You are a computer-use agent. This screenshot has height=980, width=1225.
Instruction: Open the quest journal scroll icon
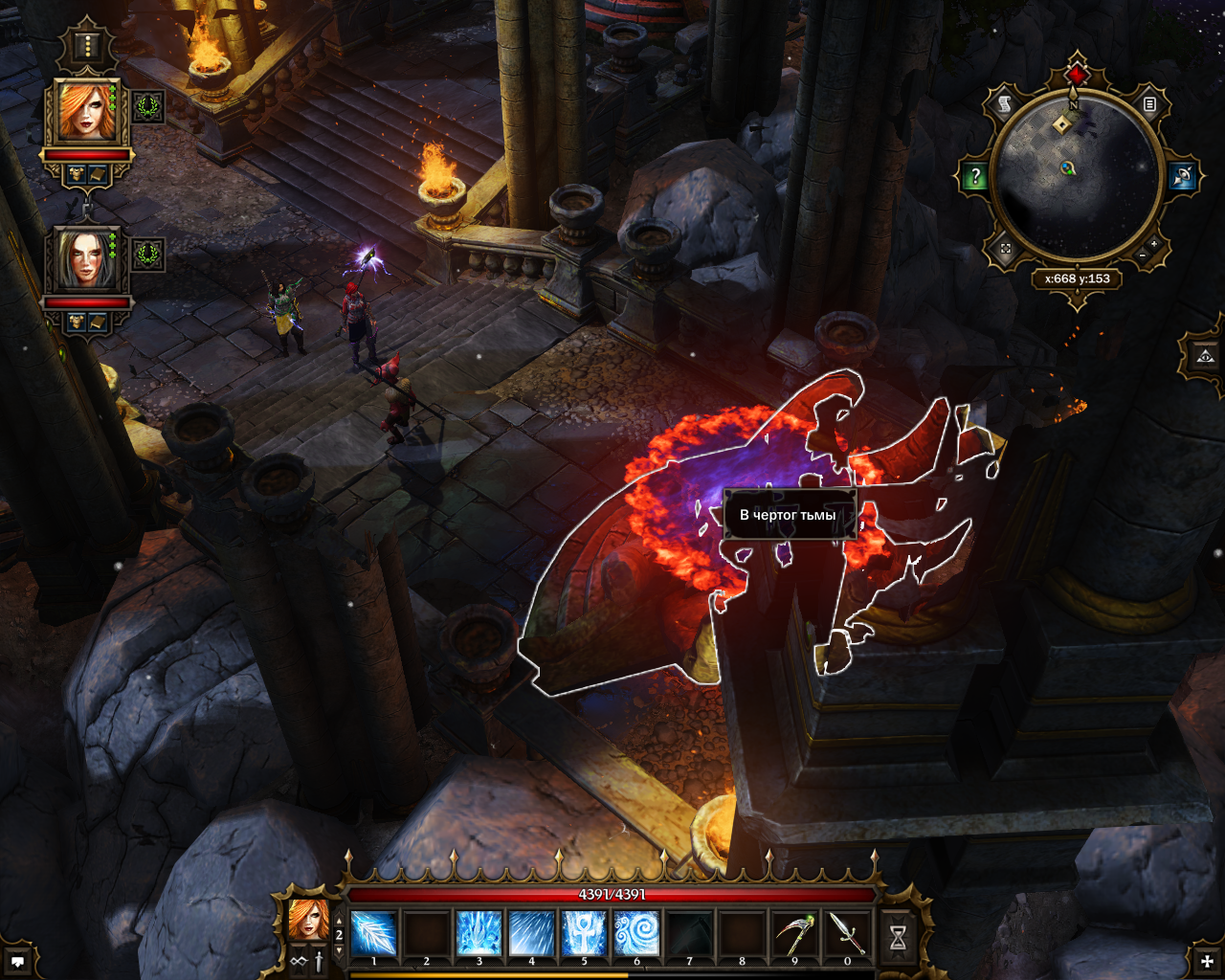click(x=1005, y=105)
